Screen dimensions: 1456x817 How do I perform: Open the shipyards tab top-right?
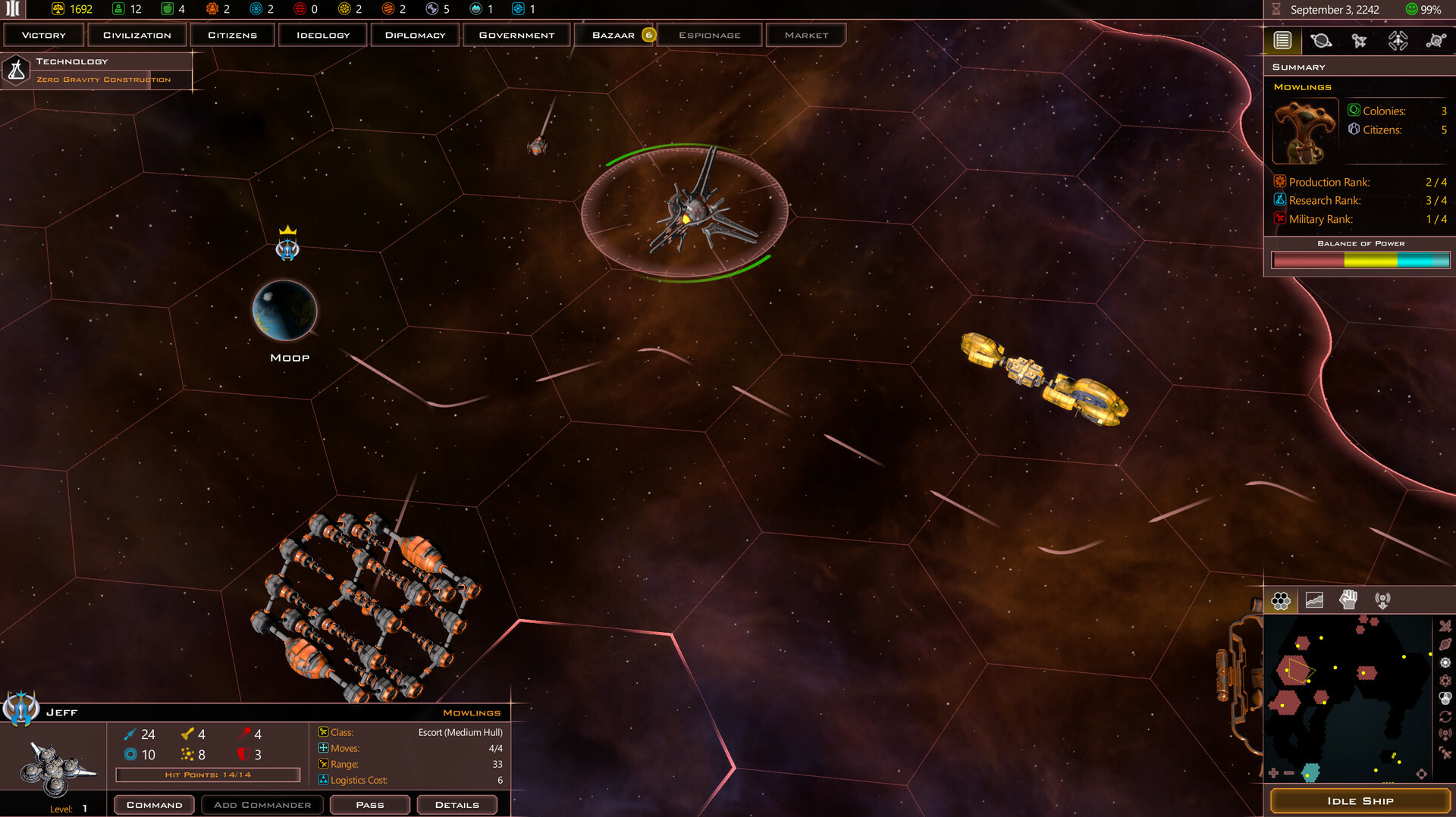(x=1398, y=41)
